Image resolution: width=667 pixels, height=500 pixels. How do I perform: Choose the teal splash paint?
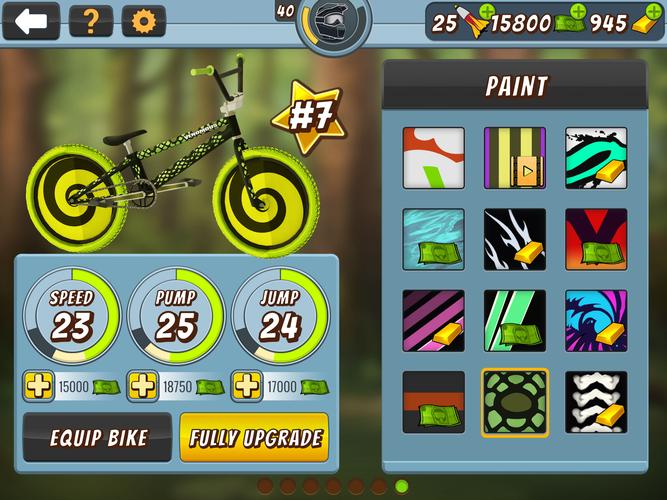pyautogui.click(x=596, y=157)
